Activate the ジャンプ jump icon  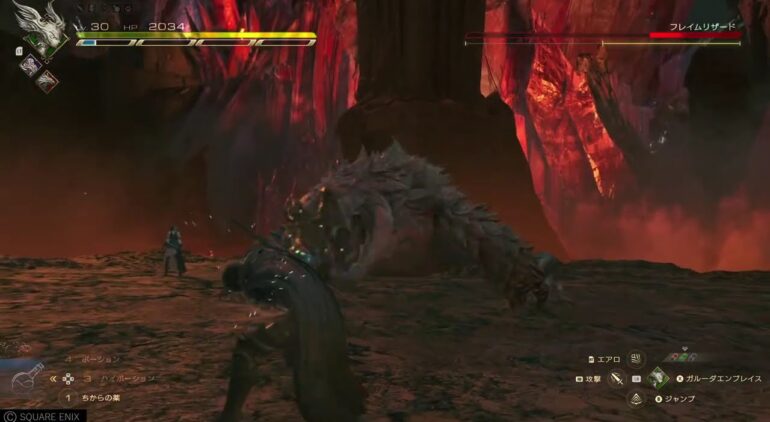(x=636, y=399)
